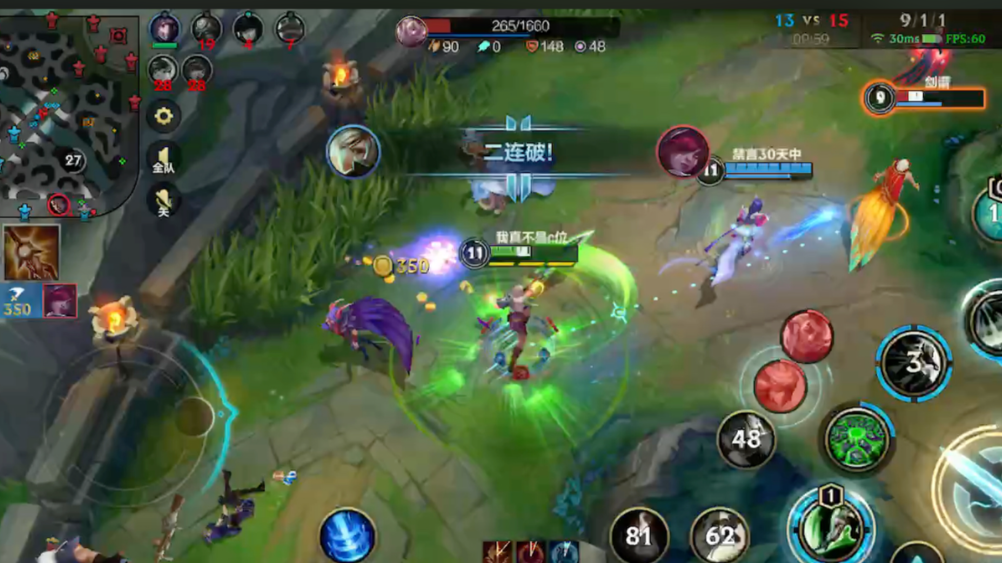Image resolution: width=1002 pixels, height=563 pixels.
Task: Buy the recommended item with the golden icon
Action: coord(31,253)
